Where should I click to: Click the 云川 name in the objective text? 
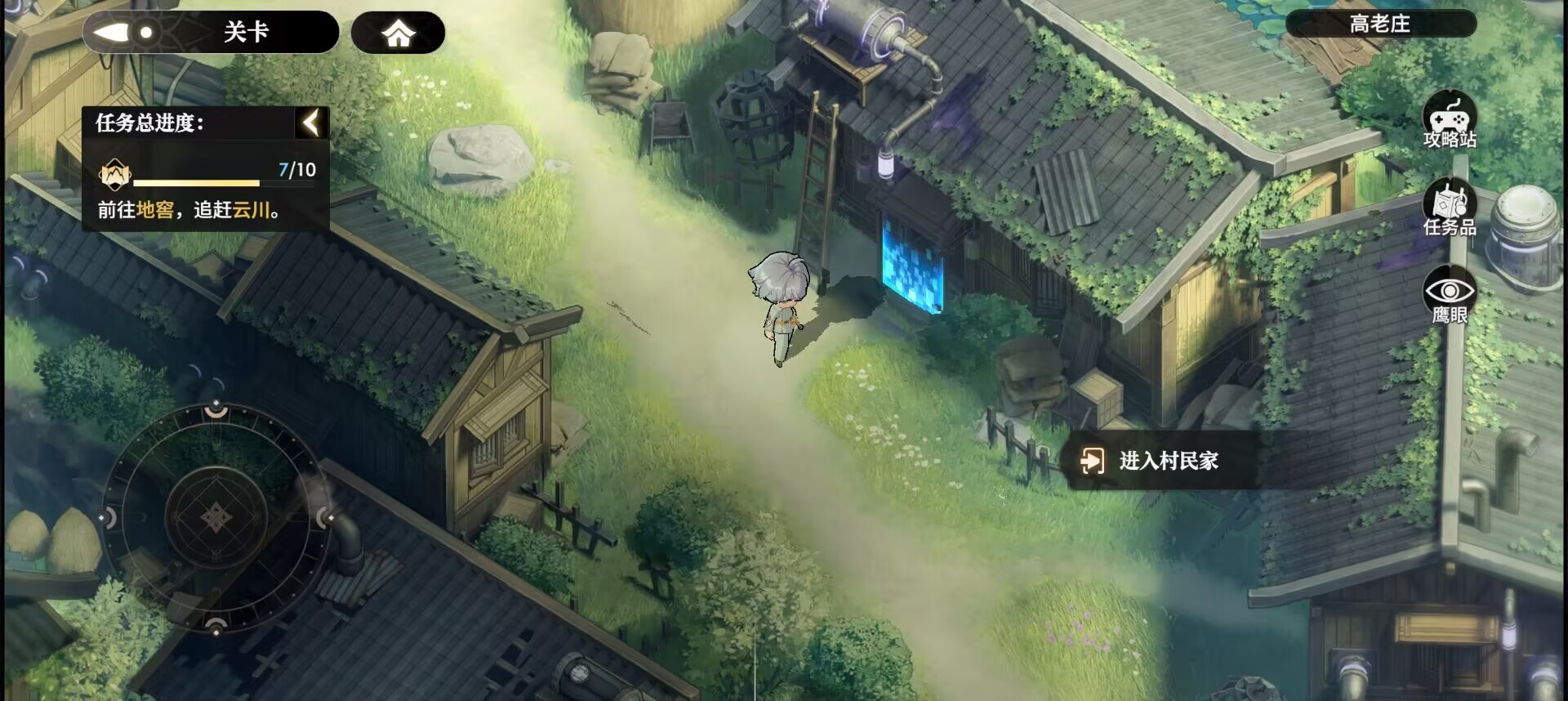(253, 212)
